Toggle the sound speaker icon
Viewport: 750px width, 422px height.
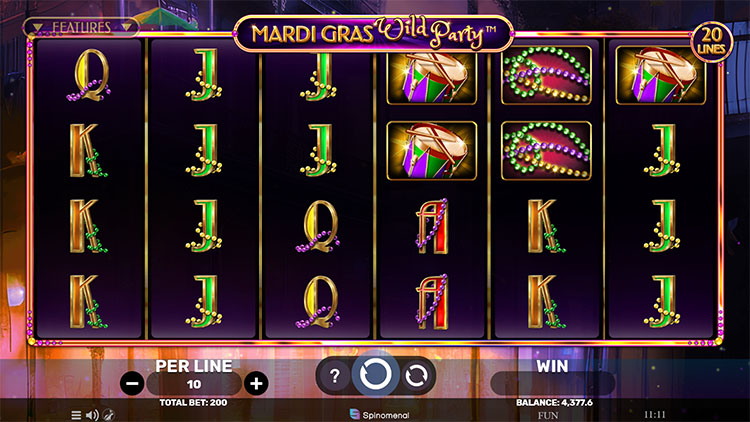91,414
